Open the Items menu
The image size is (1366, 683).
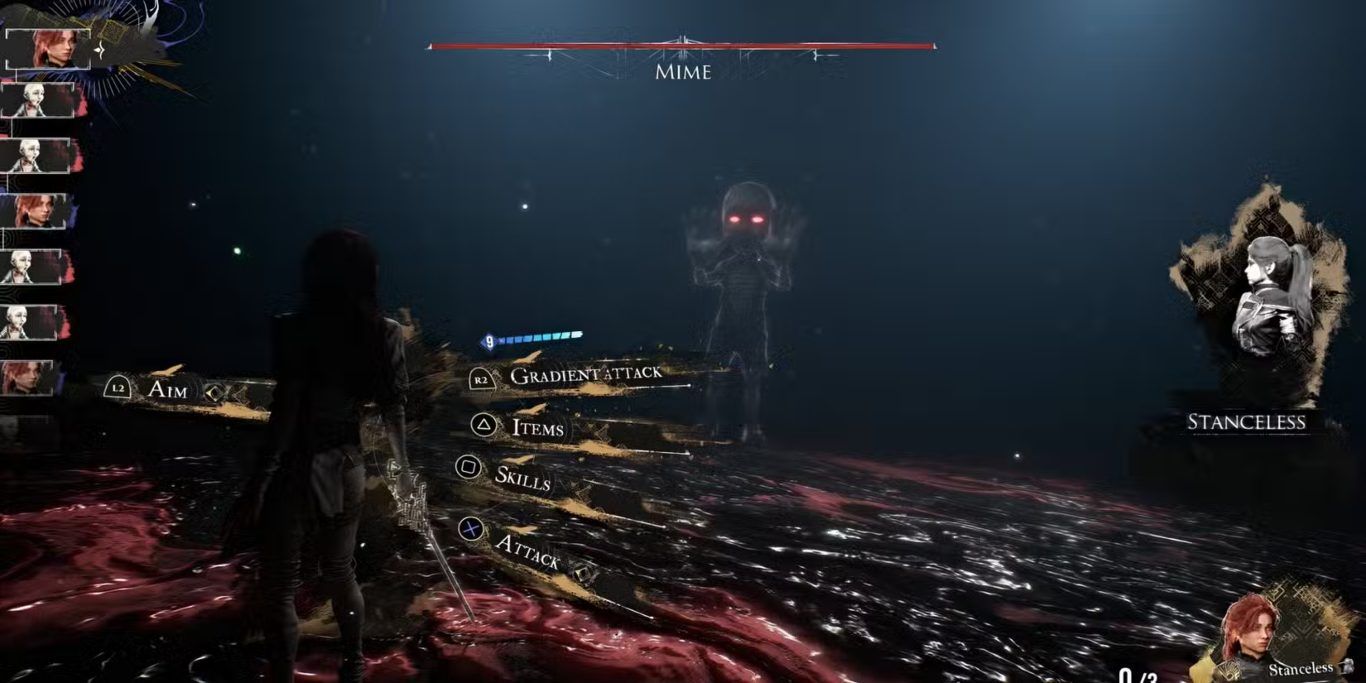538,428
